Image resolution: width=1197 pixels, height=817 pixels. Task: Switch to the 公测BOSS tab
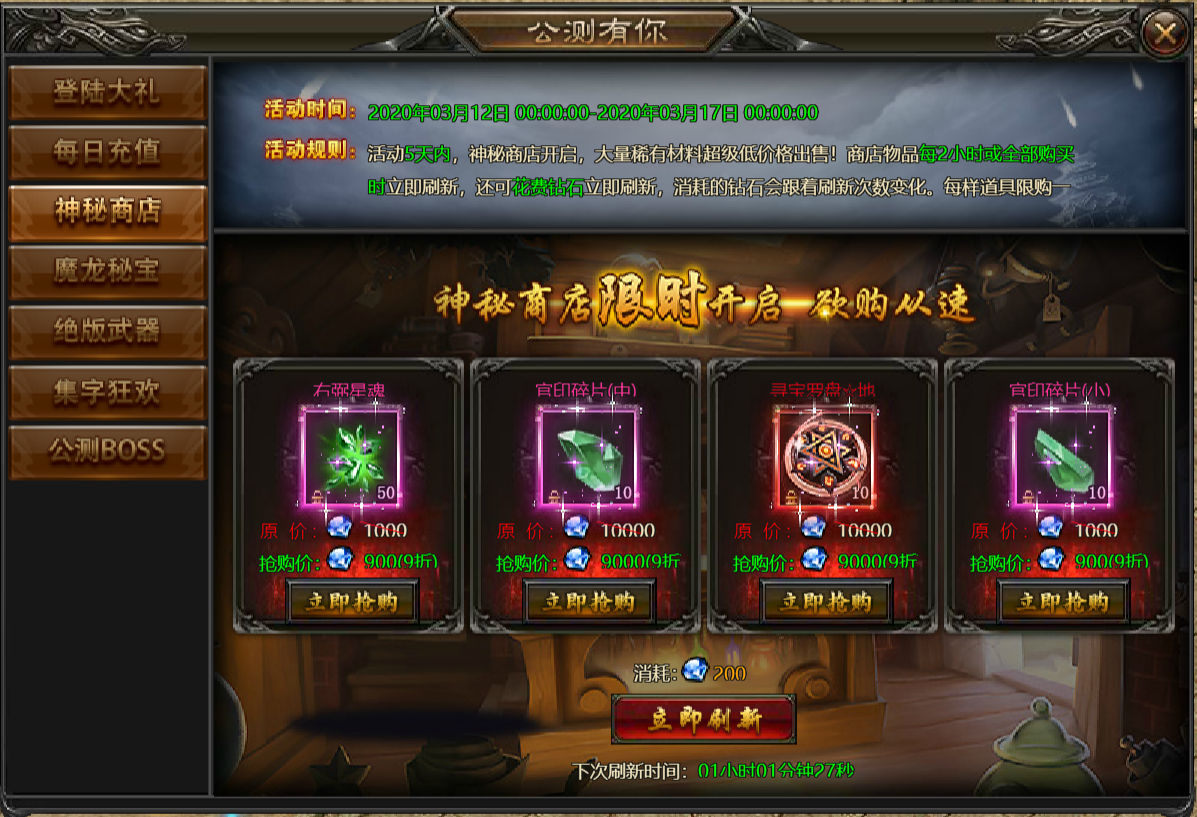107,451
